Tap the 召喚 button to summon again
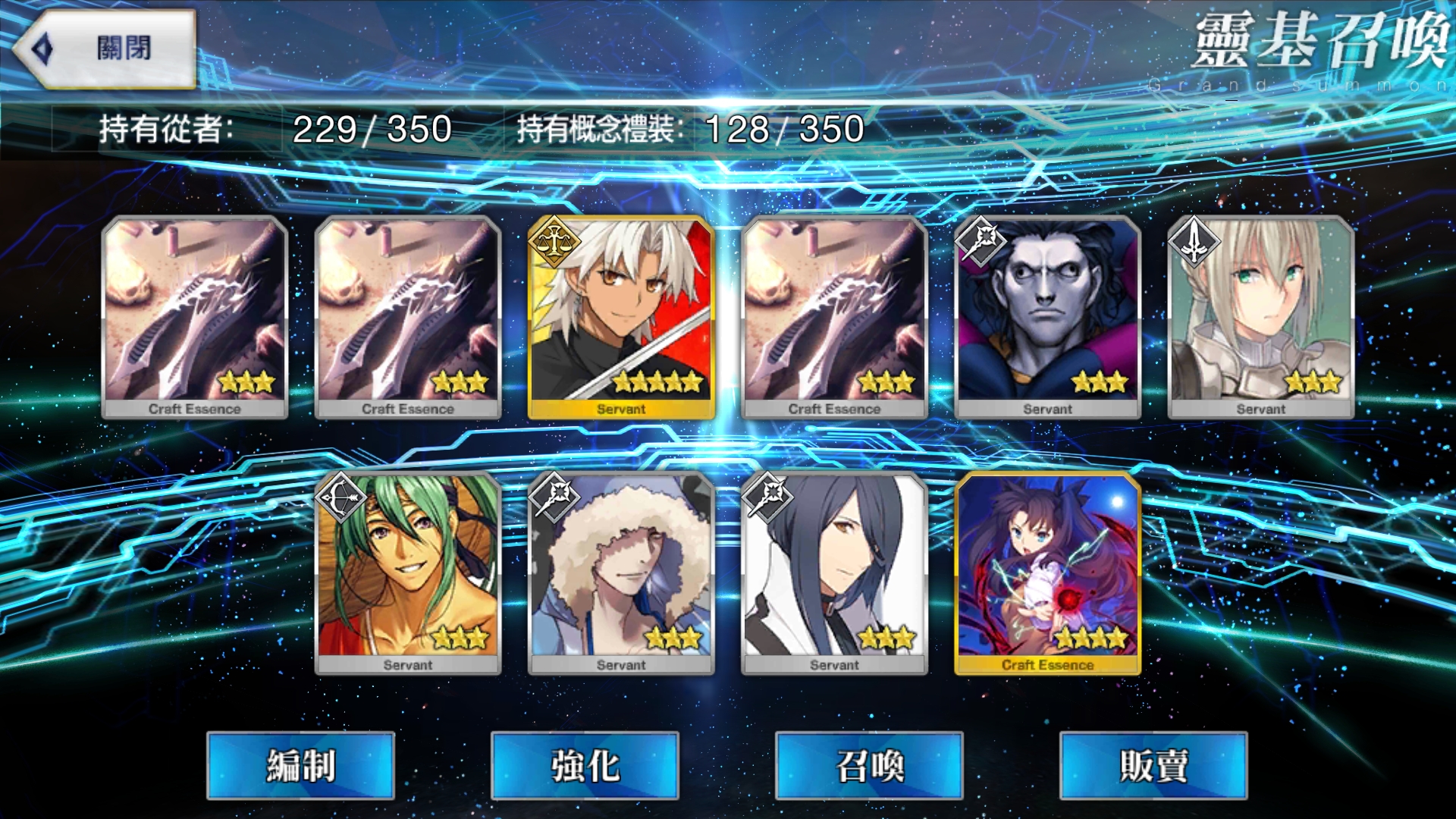Screen dimensions: 1456x819 (869, 765)
